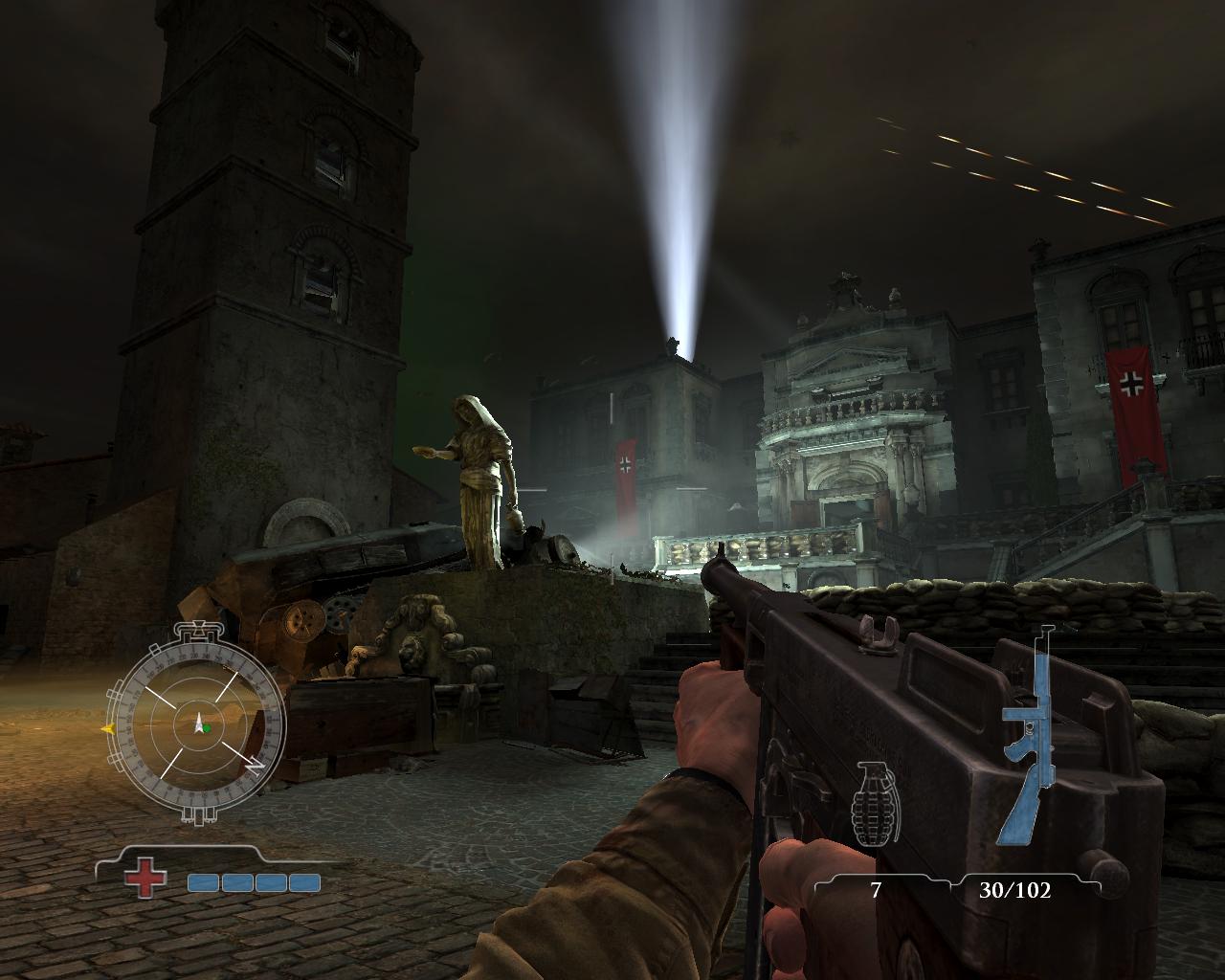
Task: Click the compass radar dial
Action: pos(200,723)
